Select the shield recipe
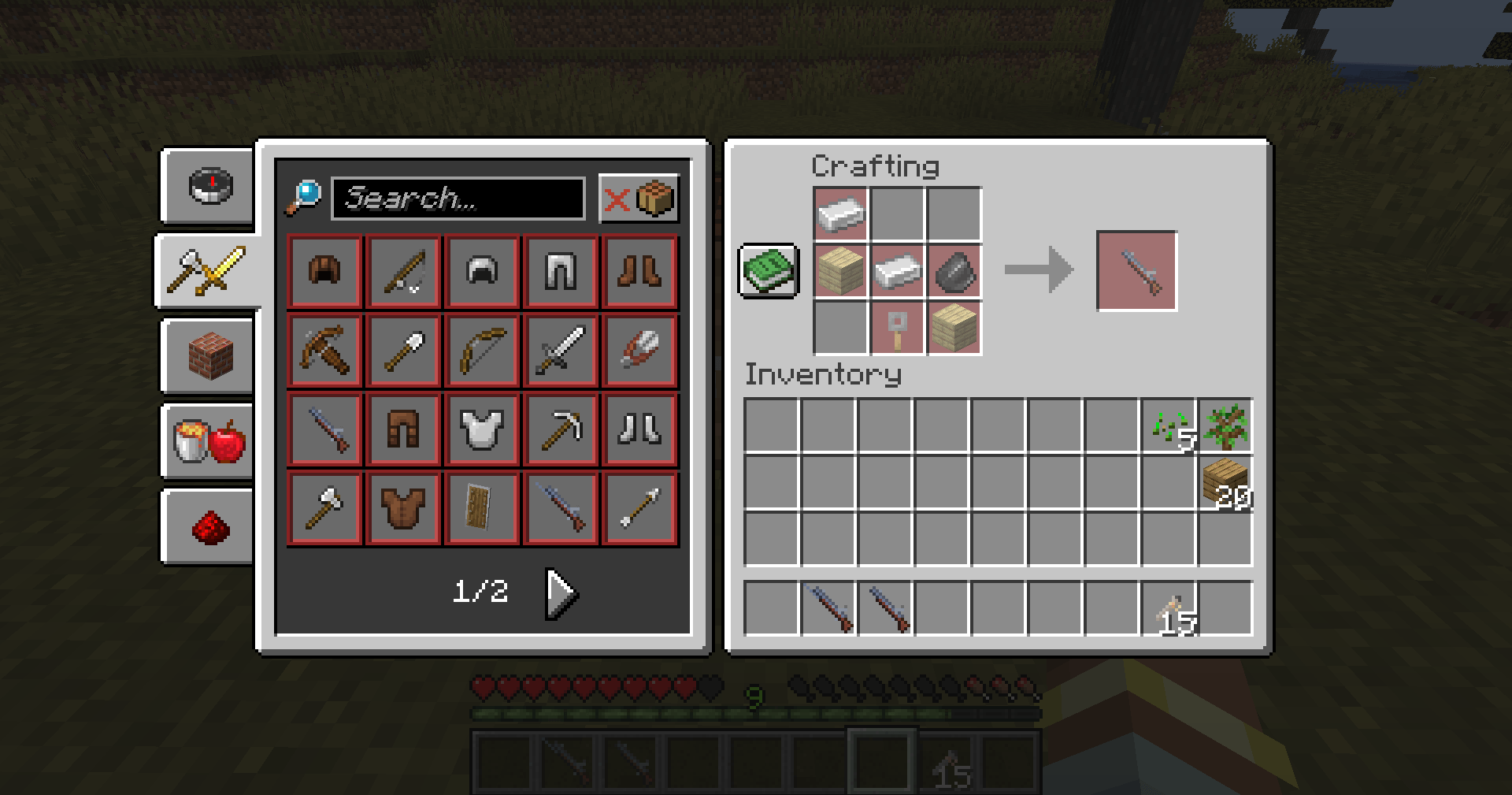The height and width of the screenshot is (795, 1512). pyautogui.click(x=482, y=507)
